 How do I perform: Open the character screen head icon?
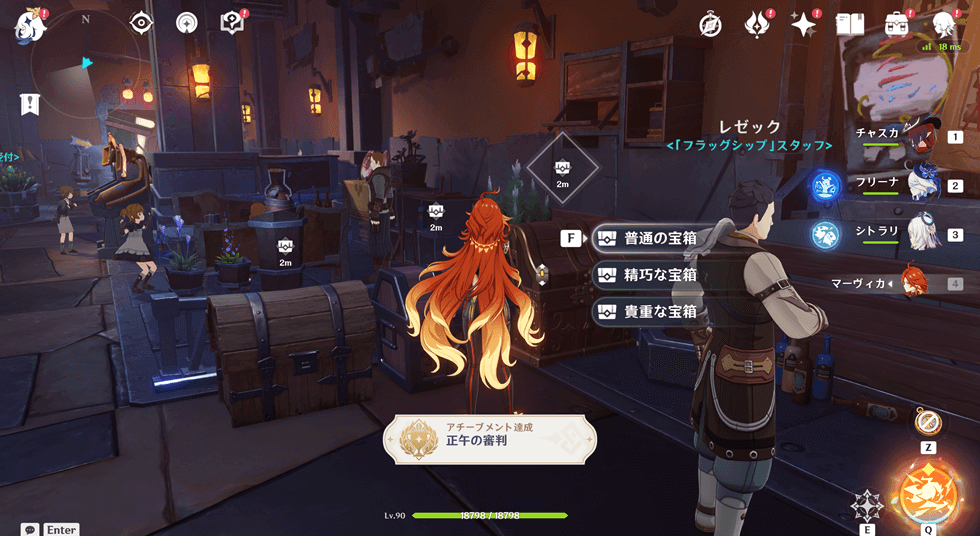coord(942,25)
